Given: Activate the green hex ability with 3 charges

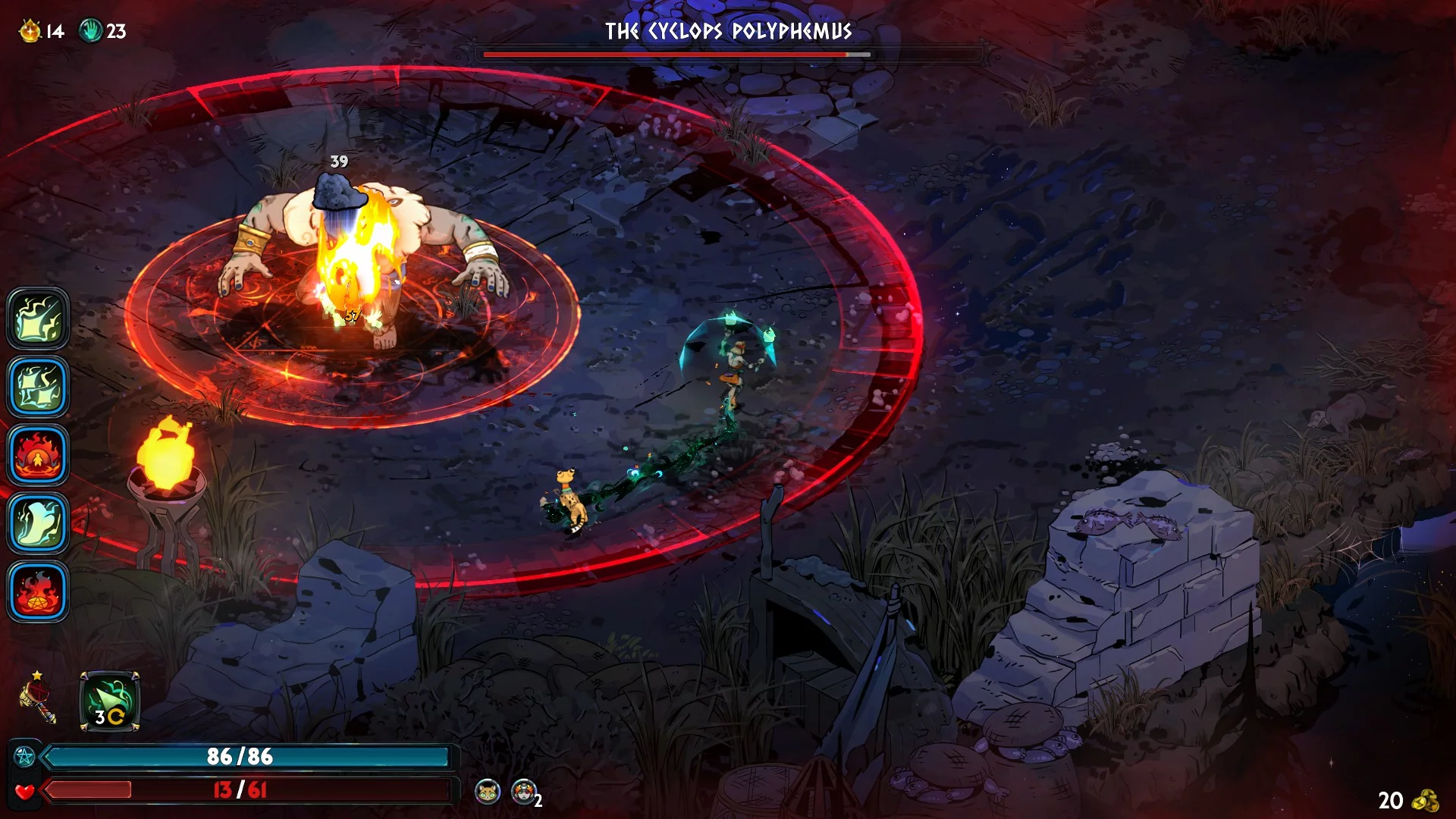Looking at the screenshot, I should click(110, 701).
